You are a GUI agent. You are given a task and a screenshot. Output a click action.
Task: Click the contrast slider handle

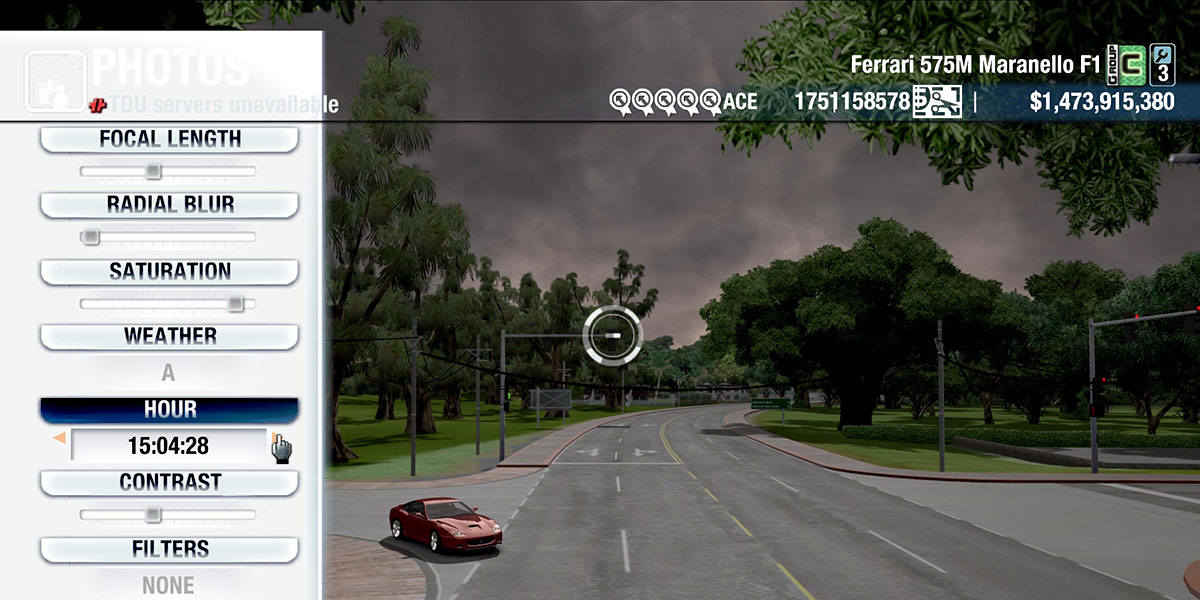(x=152, y=515)
